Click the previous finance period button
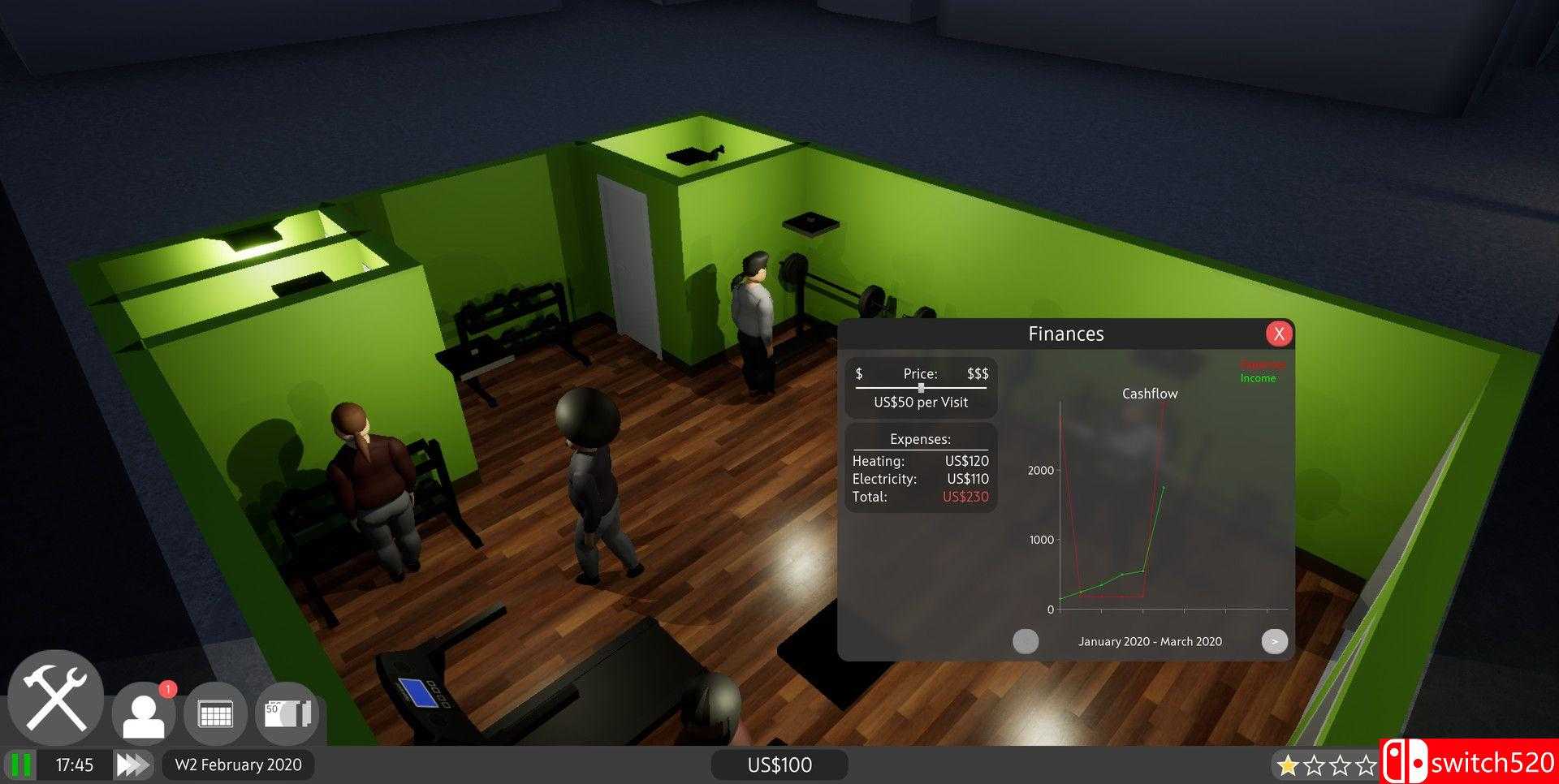The height and width of the screenshot is (784, 1559). 1026,641
